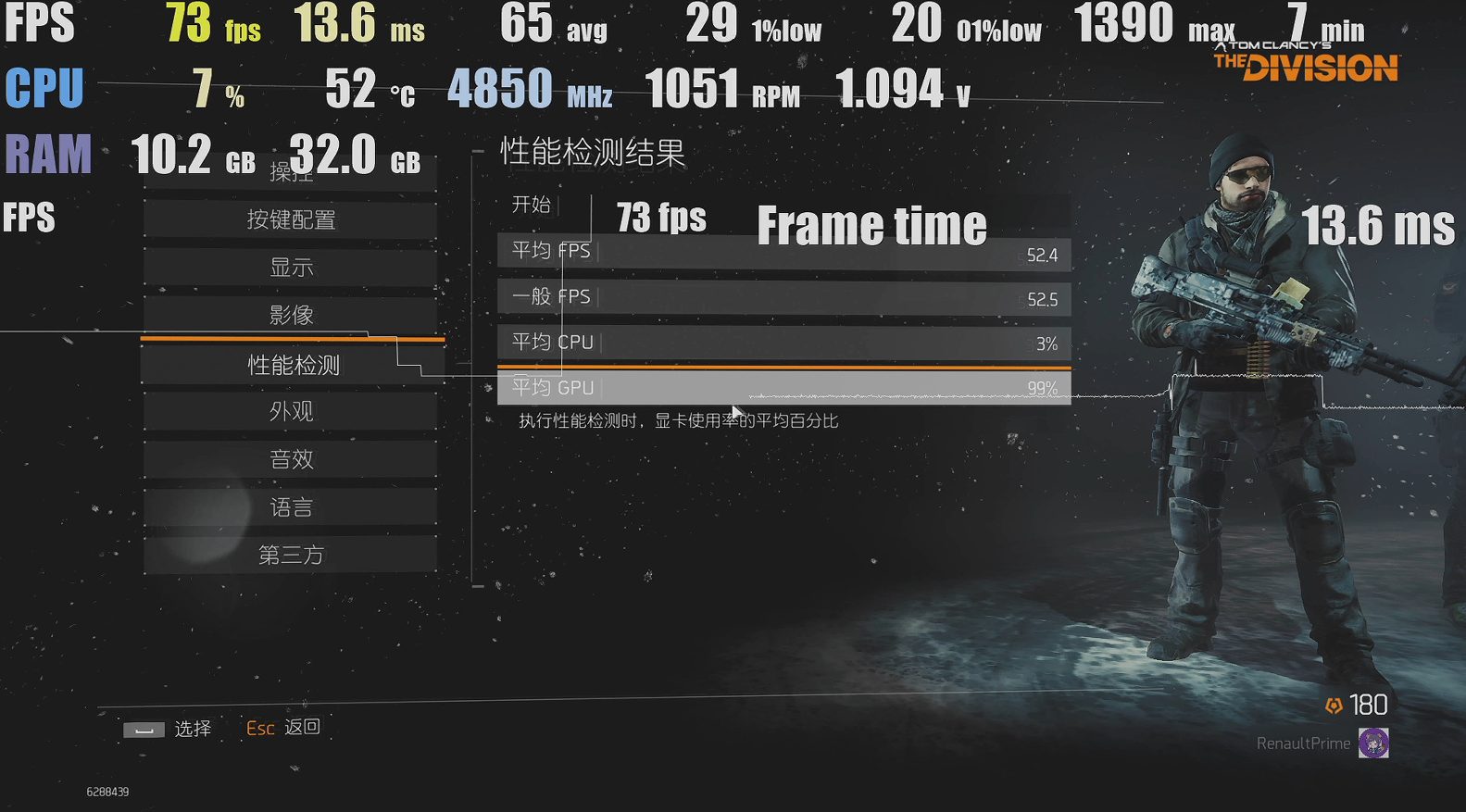
Task: Click the 返回 back option
Action: click(304, 729)
